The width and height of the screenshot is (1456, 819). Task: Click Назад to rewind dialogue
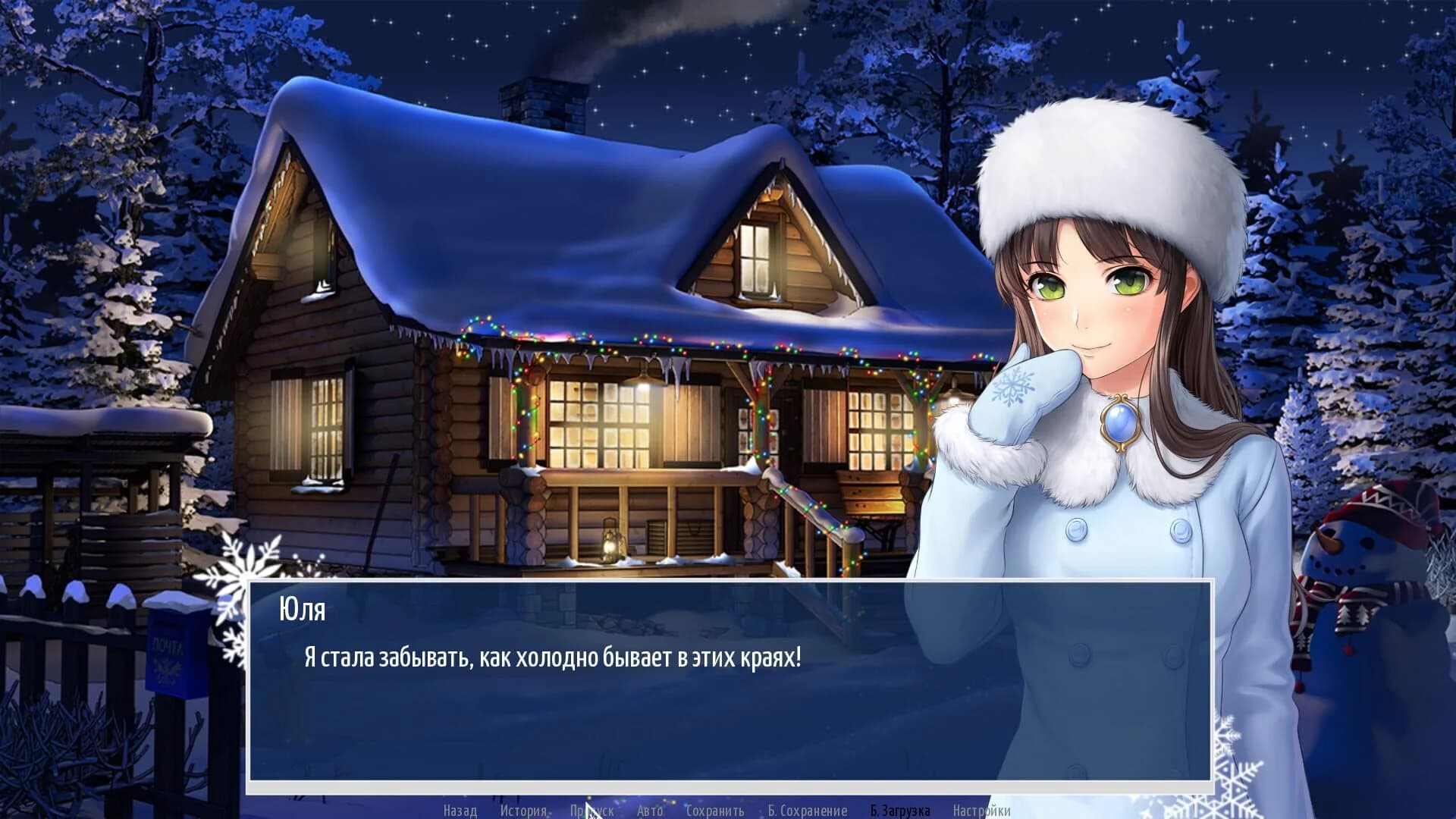pyautogui.click(x=459, y=810)
